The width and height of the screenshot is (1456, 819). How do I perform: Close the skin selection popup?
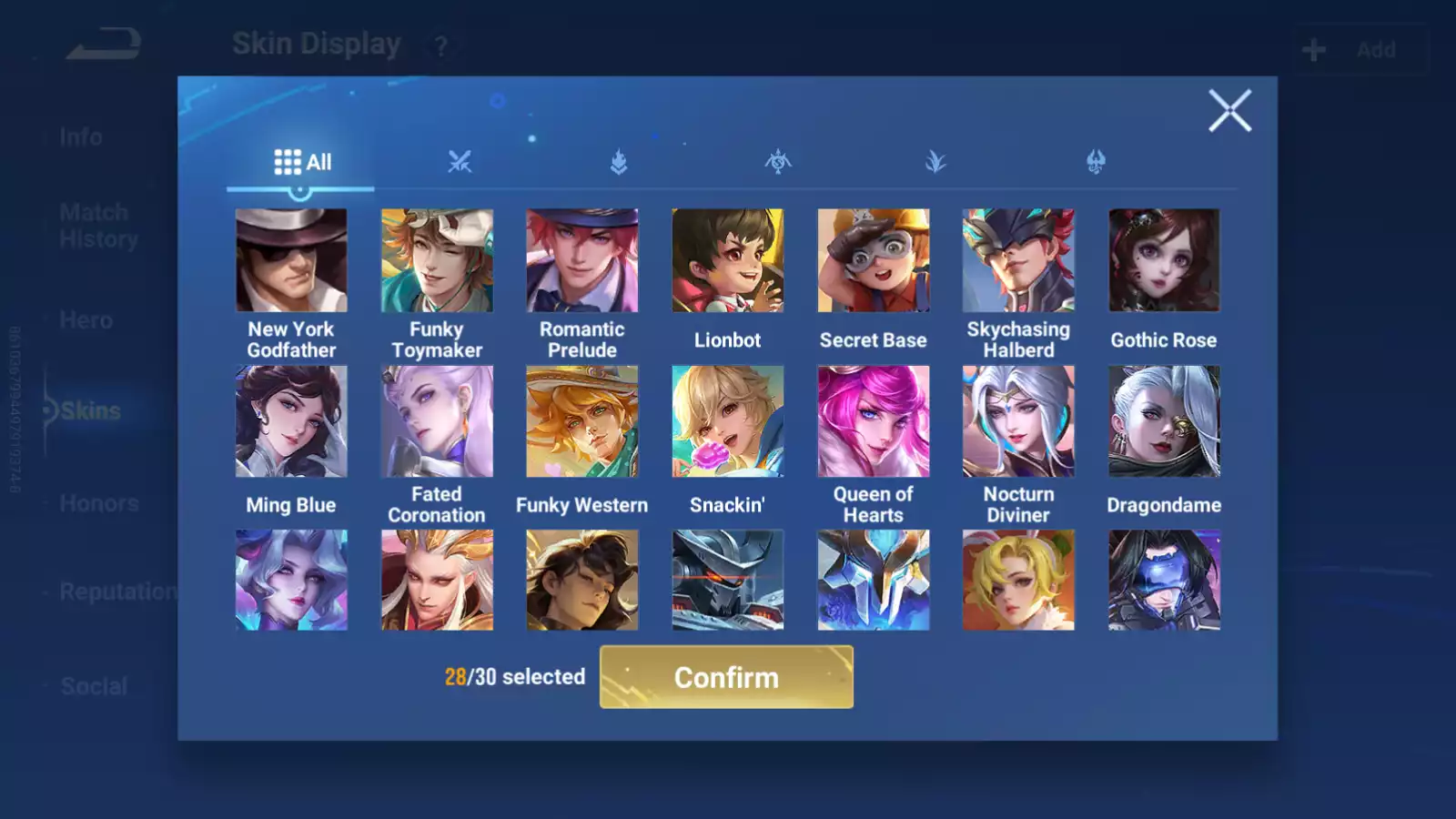(1229, 111)
